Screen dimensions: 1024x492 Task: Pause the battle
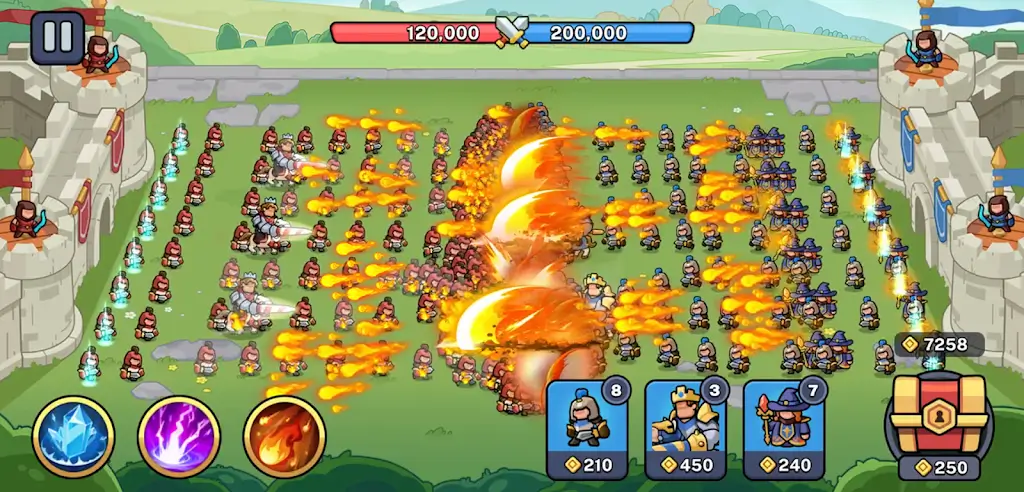[57, 37]
